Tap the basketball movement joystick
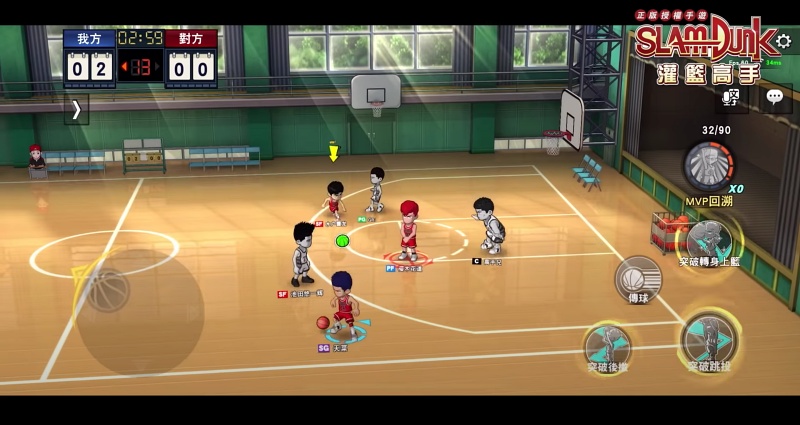The image size is (800, 425). click(108, 289)
